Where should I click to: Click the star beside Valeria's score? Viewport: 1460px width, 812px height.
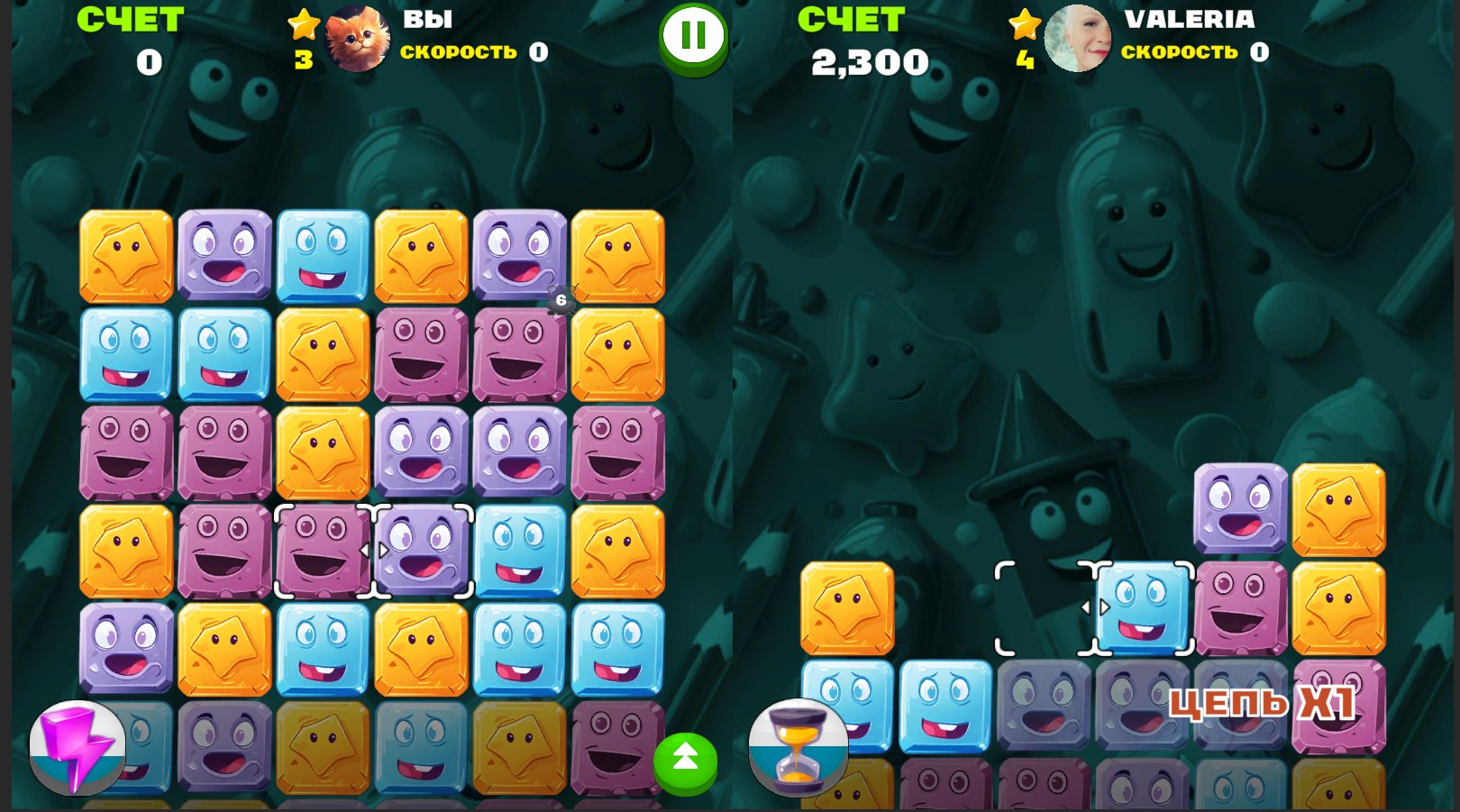tap(1025, 27)
